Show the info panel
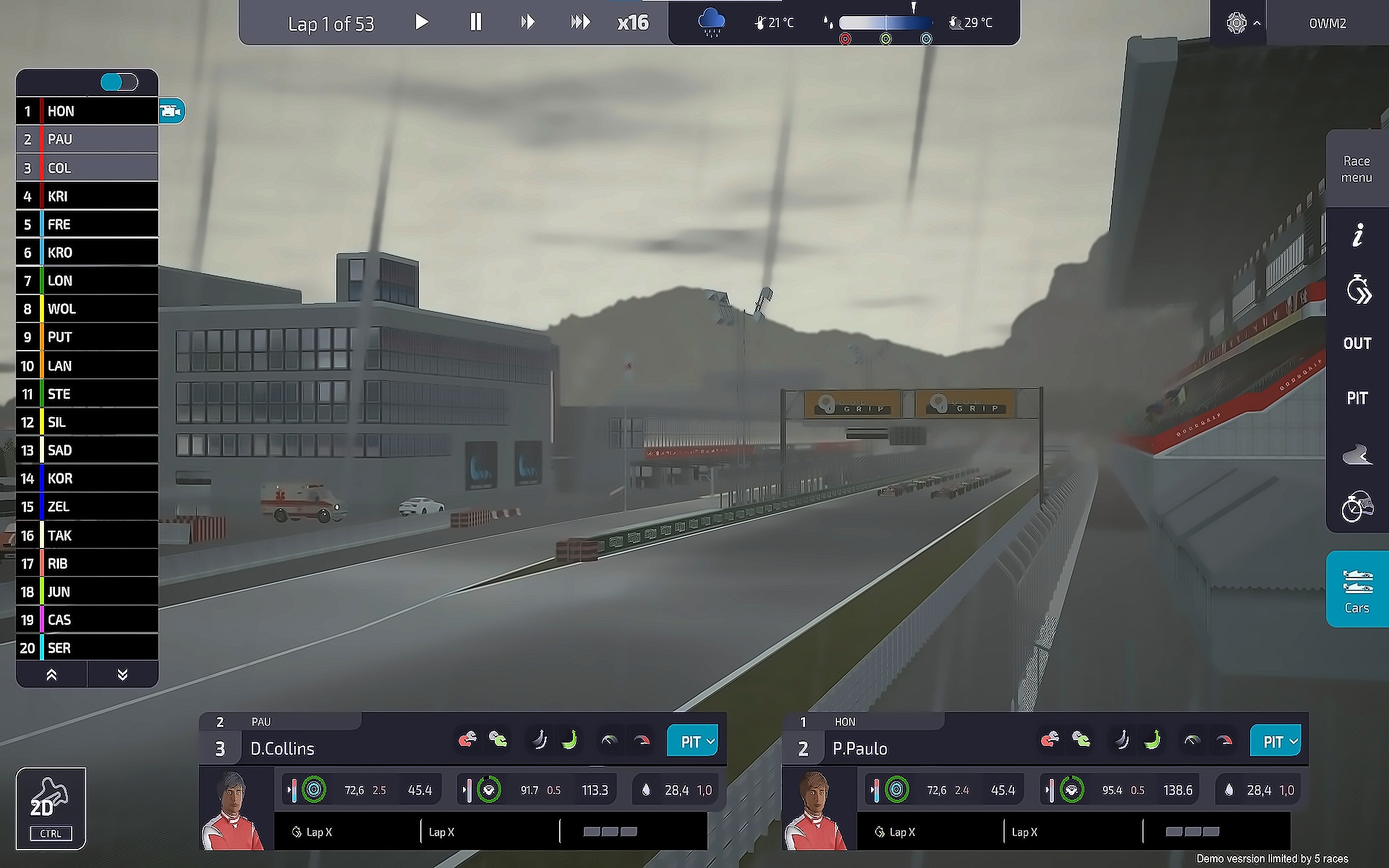1389x868 pixels. coord(1357,236)
